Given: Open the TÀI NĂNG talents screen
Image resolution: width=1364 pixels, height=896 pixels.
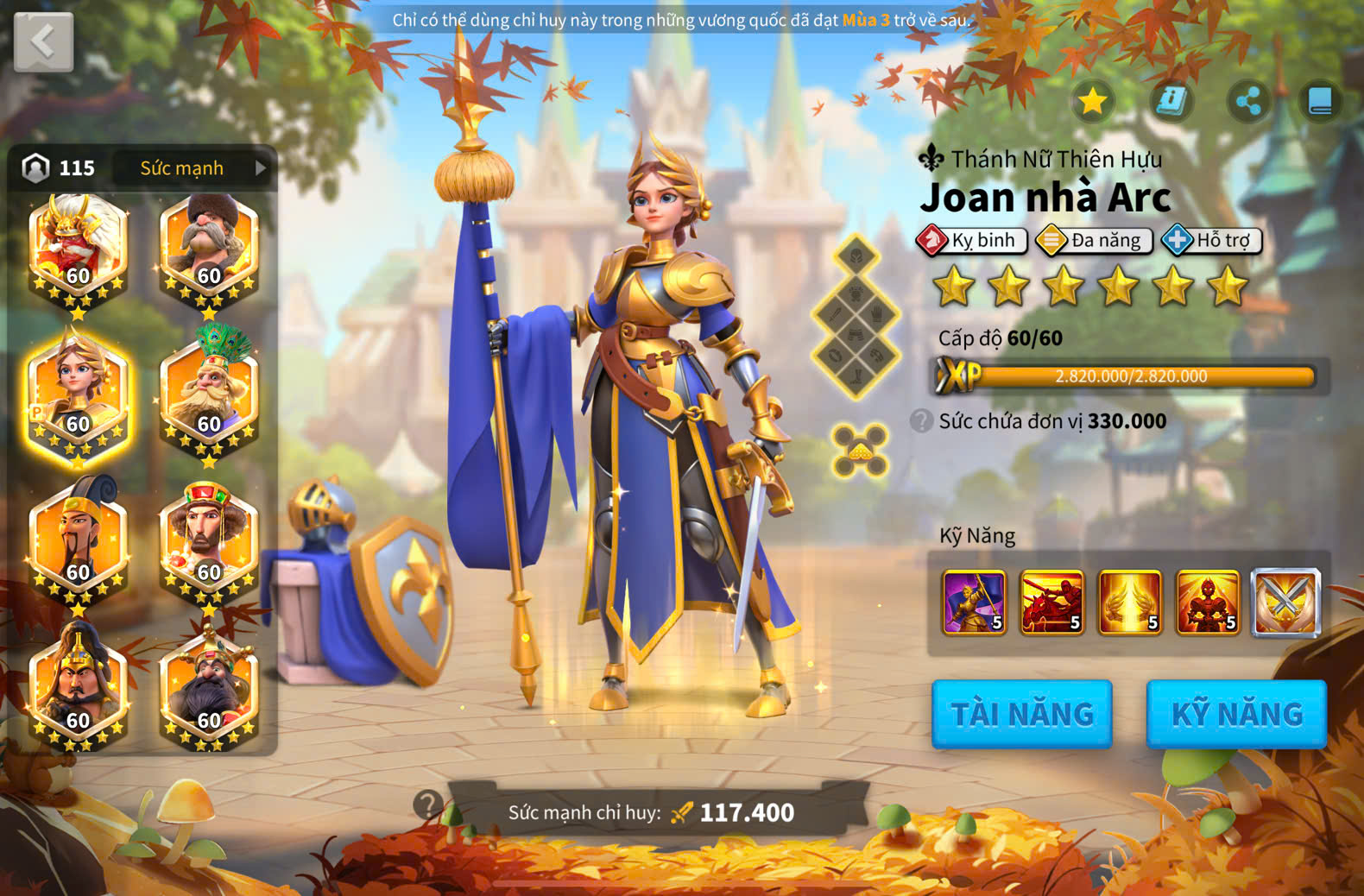Looking at the screenshot, I should [x=1021, y=714].
